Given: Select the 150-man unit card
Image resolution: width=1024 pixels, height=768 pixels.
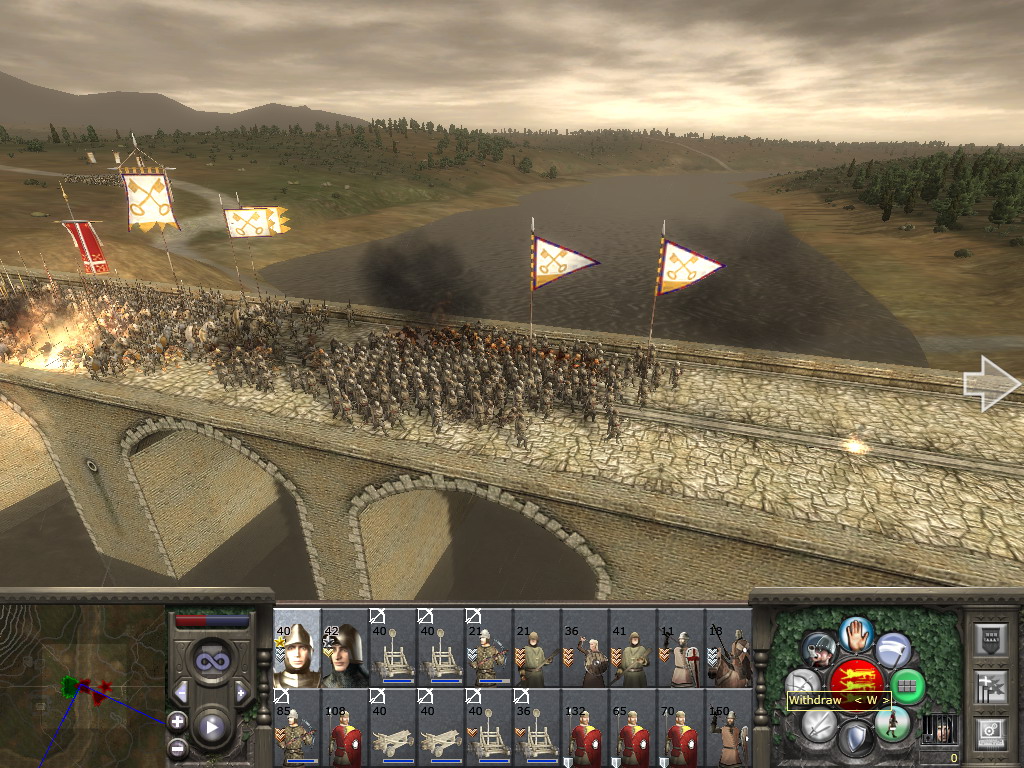Looking at the screenshot, I should click(x=729, y=728).
